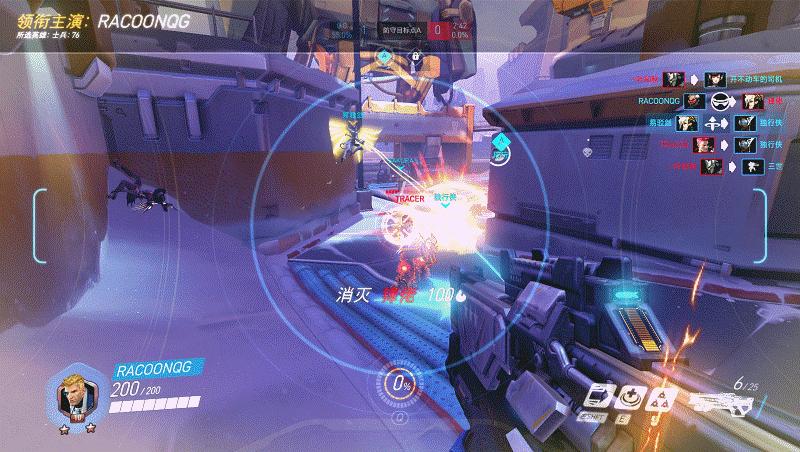800x452 pixels.
Task: Activate Soldier 76's Sprint ability icon
Action: point(599,395)
